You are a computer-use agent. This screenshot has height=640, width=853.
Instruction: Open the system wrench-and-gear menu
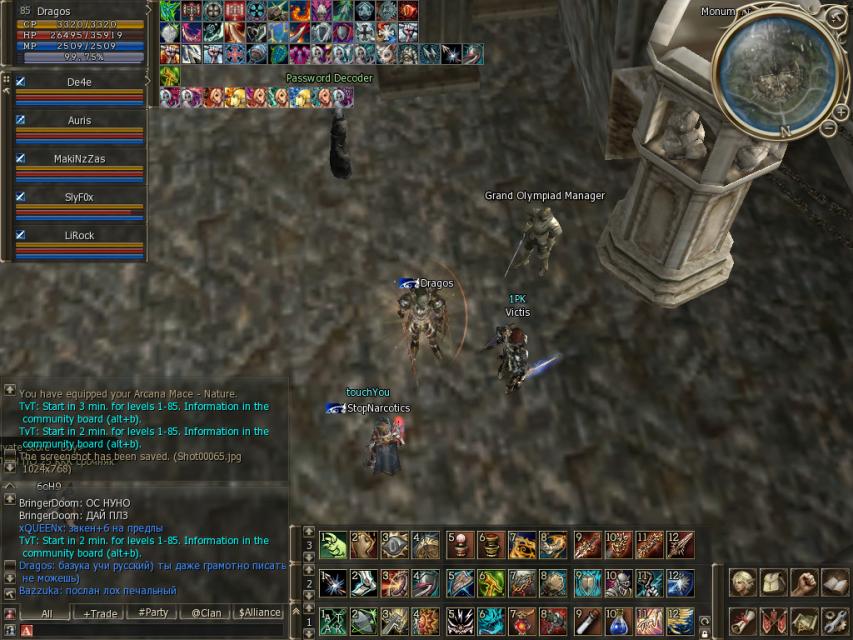[x=835, y=620]
